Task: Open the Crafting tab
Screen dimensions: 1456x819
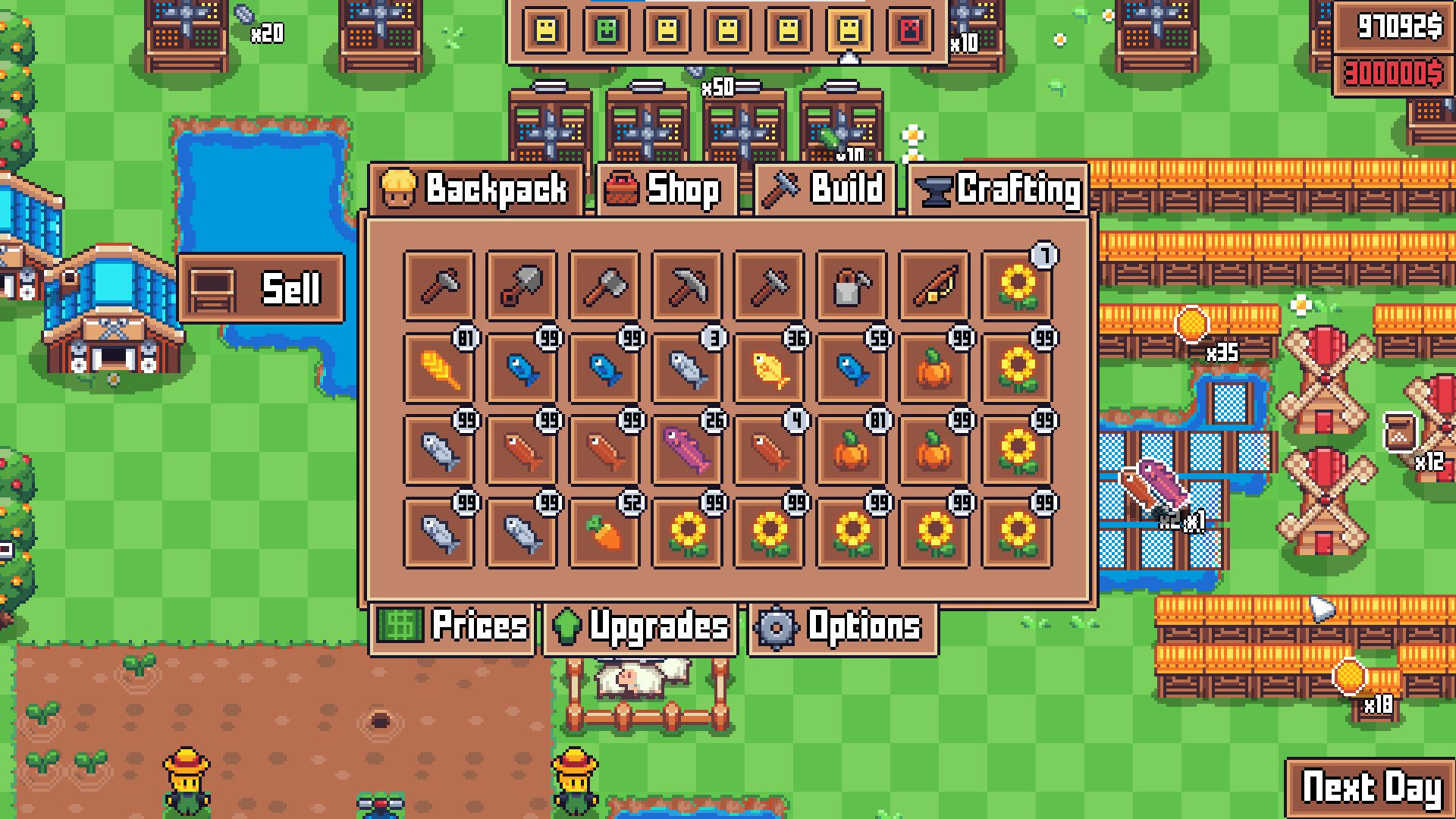Action: coord(999,190)
